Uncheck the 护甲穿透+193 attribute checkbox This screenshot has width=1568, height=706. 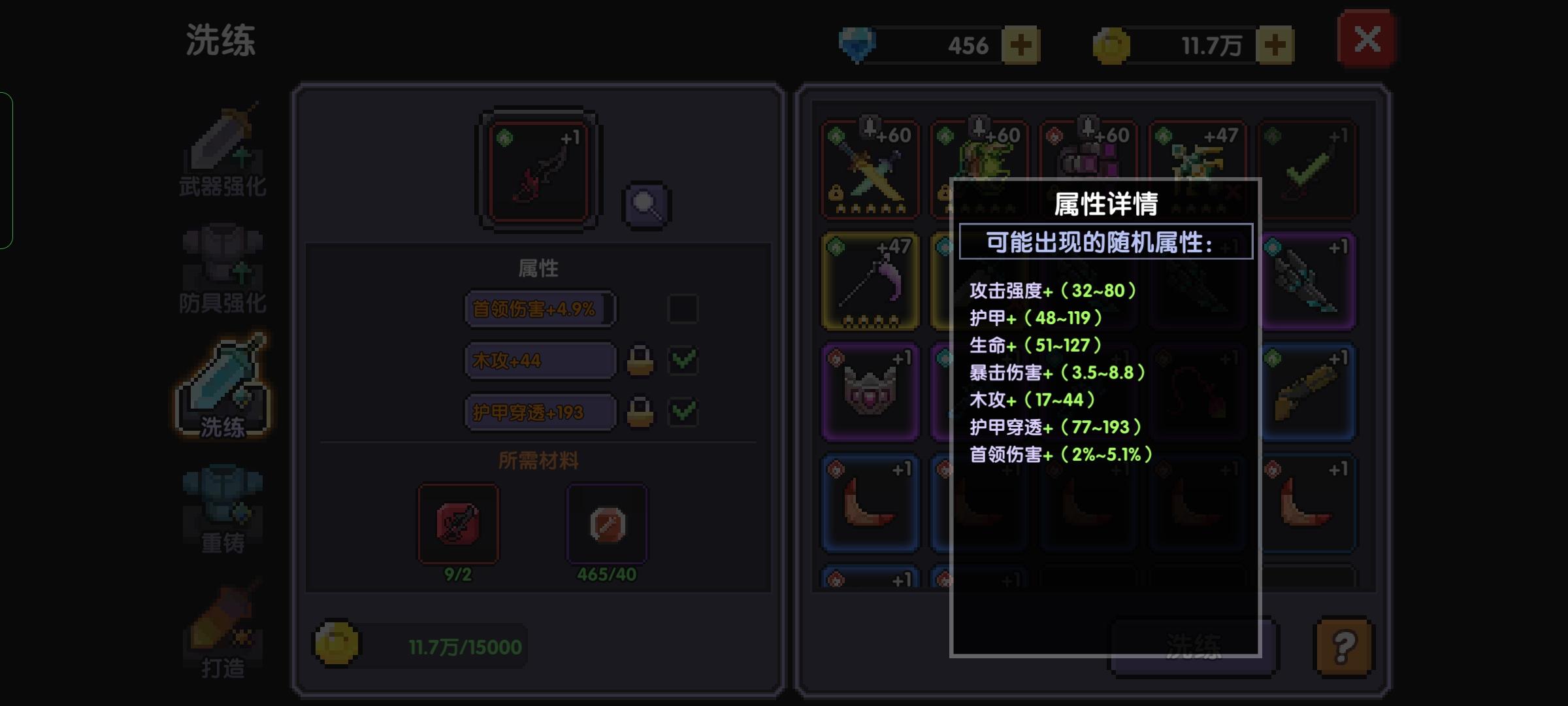click(683, 412)
